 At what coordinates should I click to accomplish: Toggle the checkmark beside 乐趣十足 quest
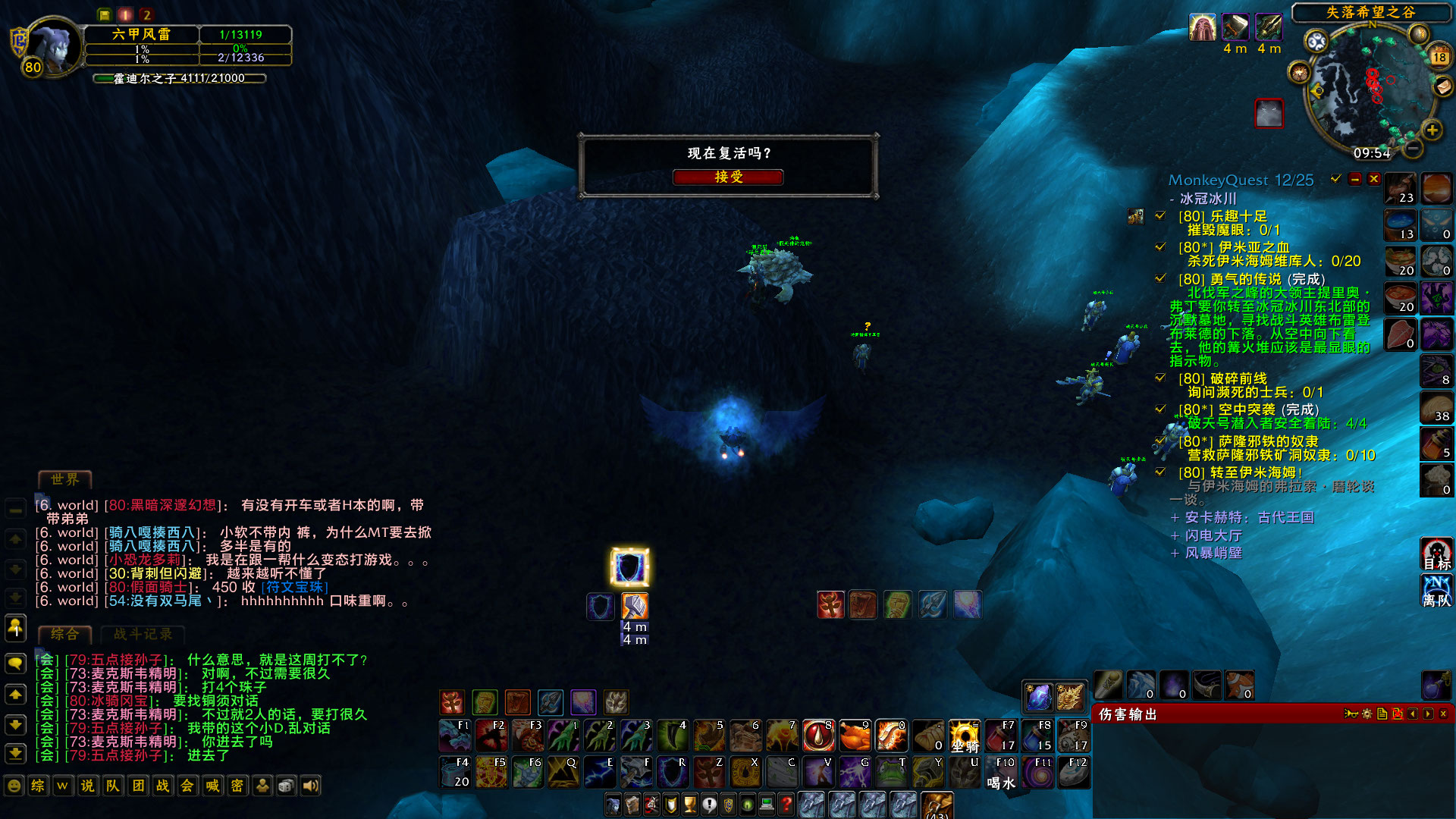tap(1159, 214)
